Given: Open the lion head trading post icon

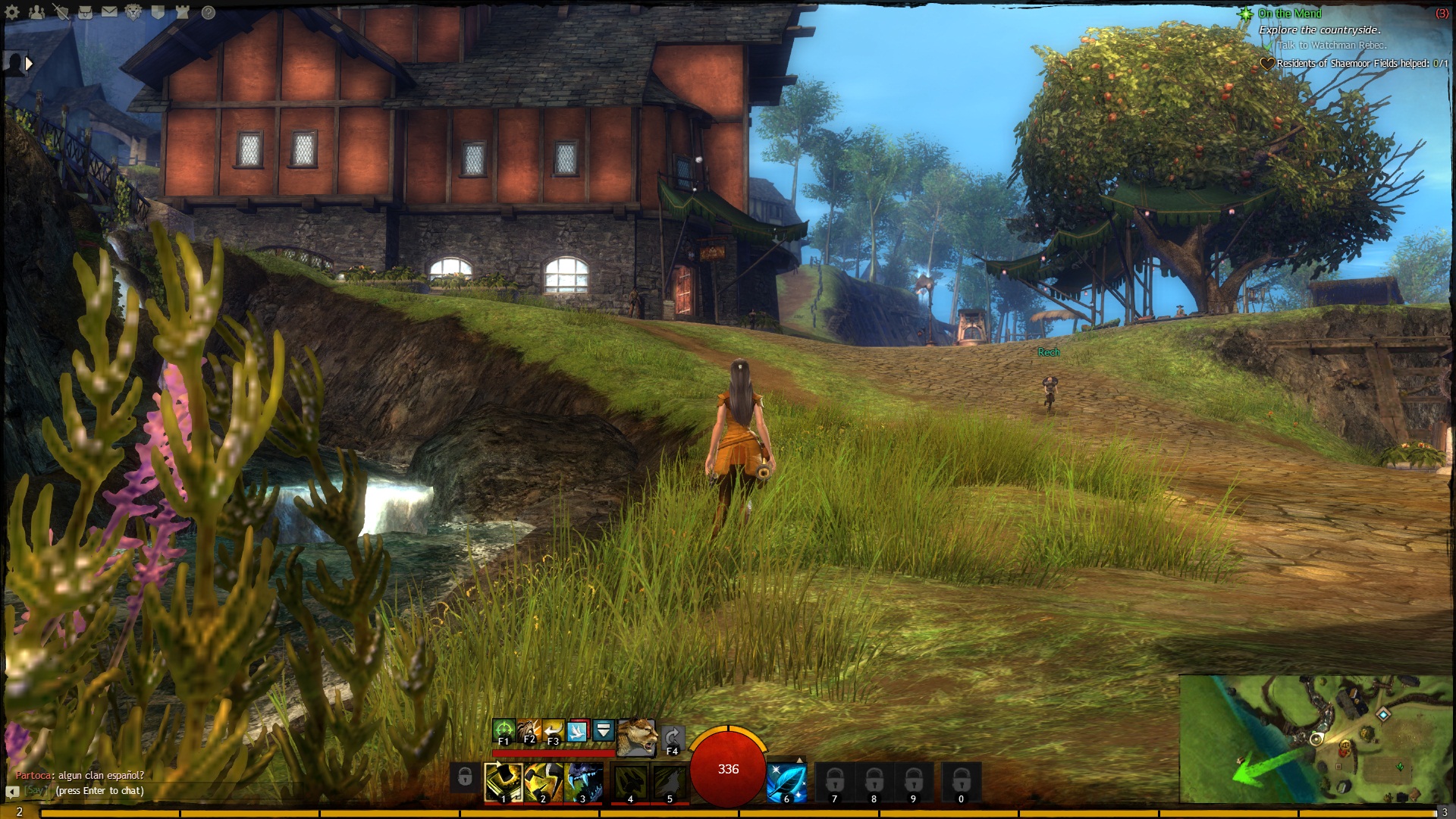Looking at the screenshot, I should (133, 12).
